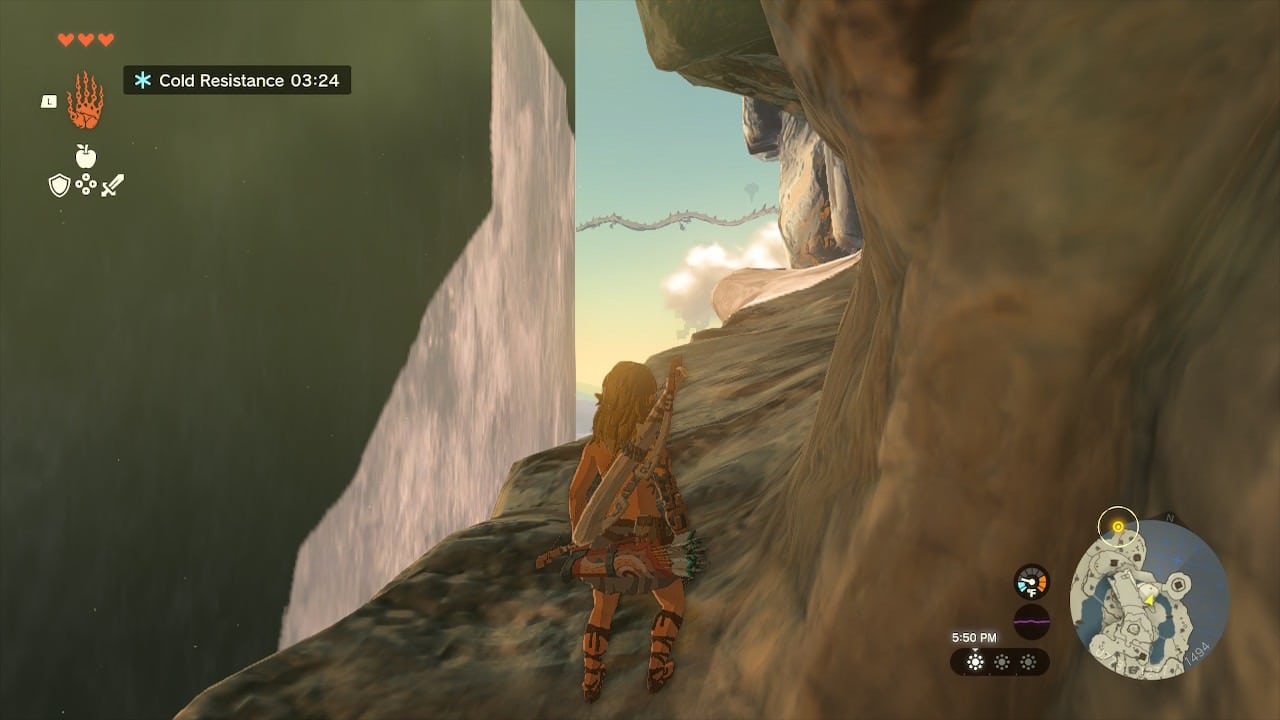Click the glowing yellow objective marker on minimap
1280x720 pixels.
coord(1118,526)
